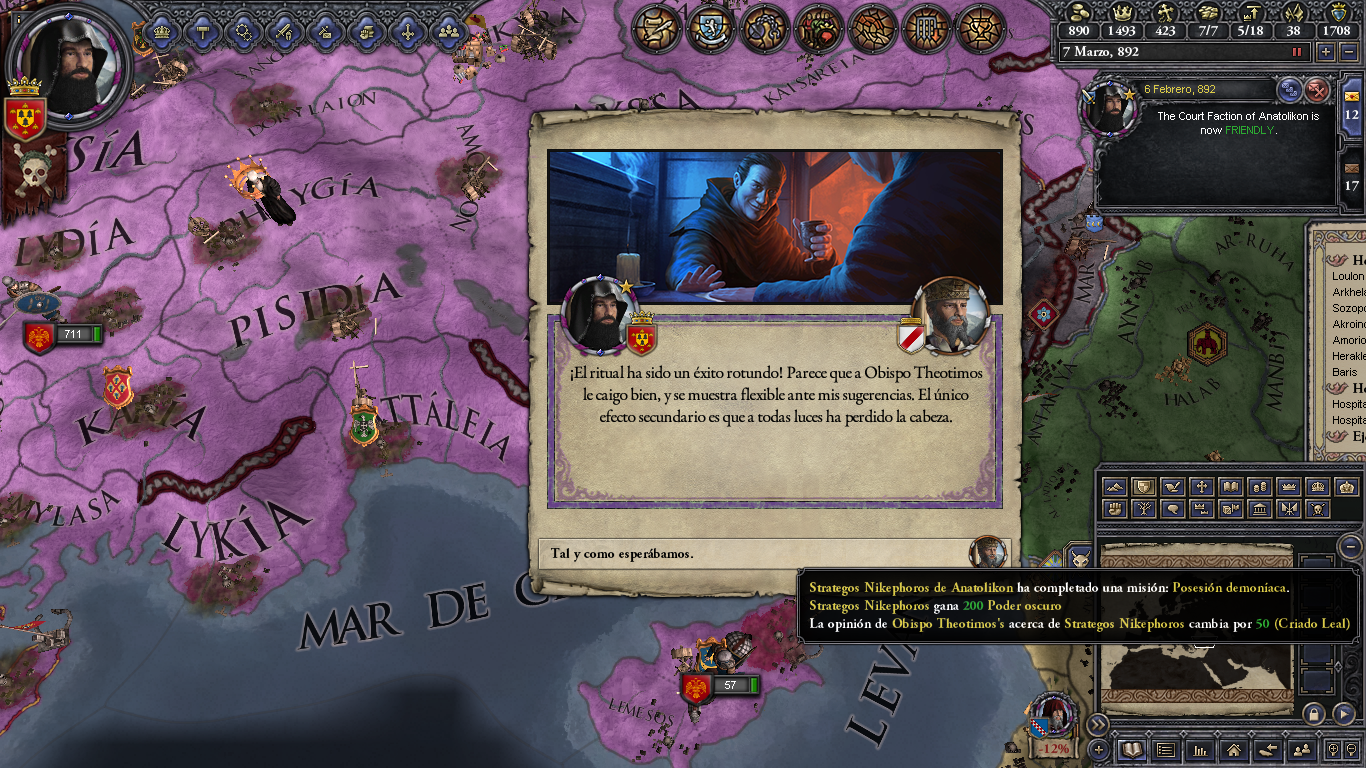The image size is (1366, 768).
Task: Select the terrain map mode icon
Action: tap(1115, 487)
